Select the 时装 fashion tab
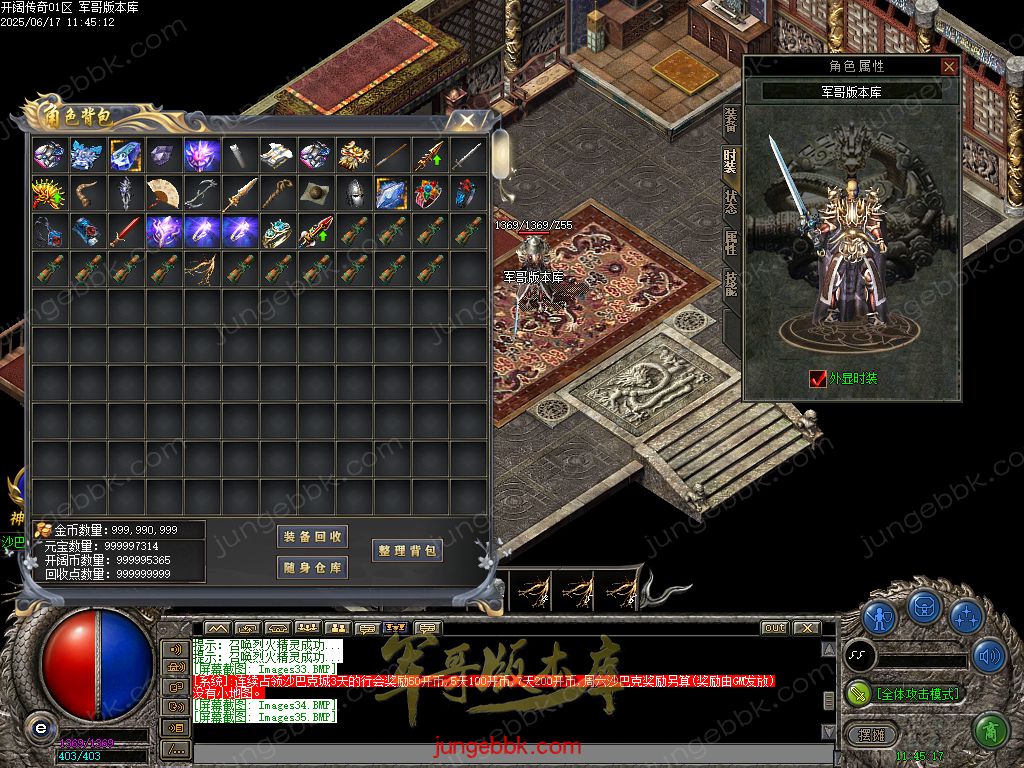 731,160
